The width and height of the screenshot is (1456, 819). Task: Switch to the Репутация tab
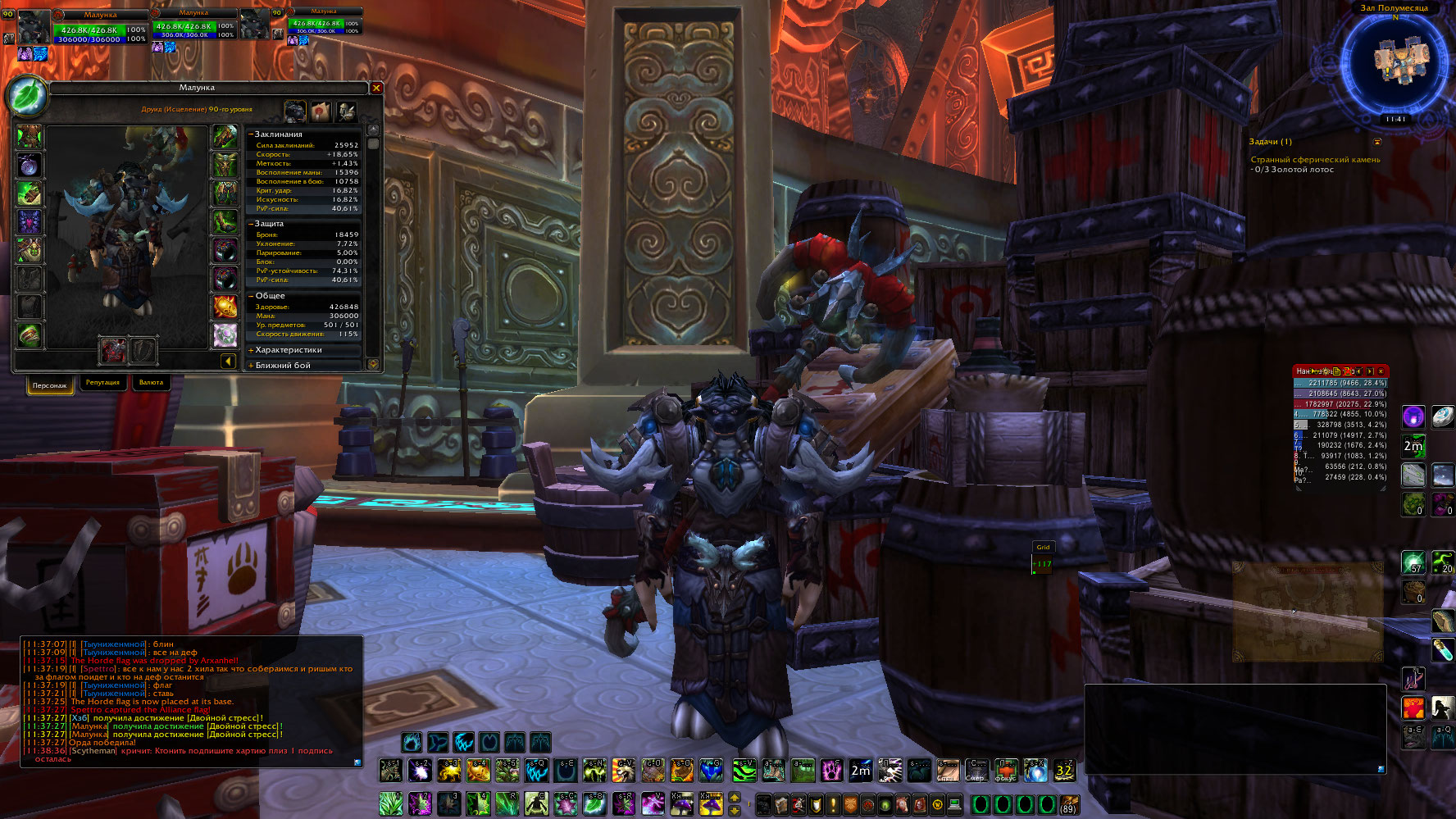[102, 383]
